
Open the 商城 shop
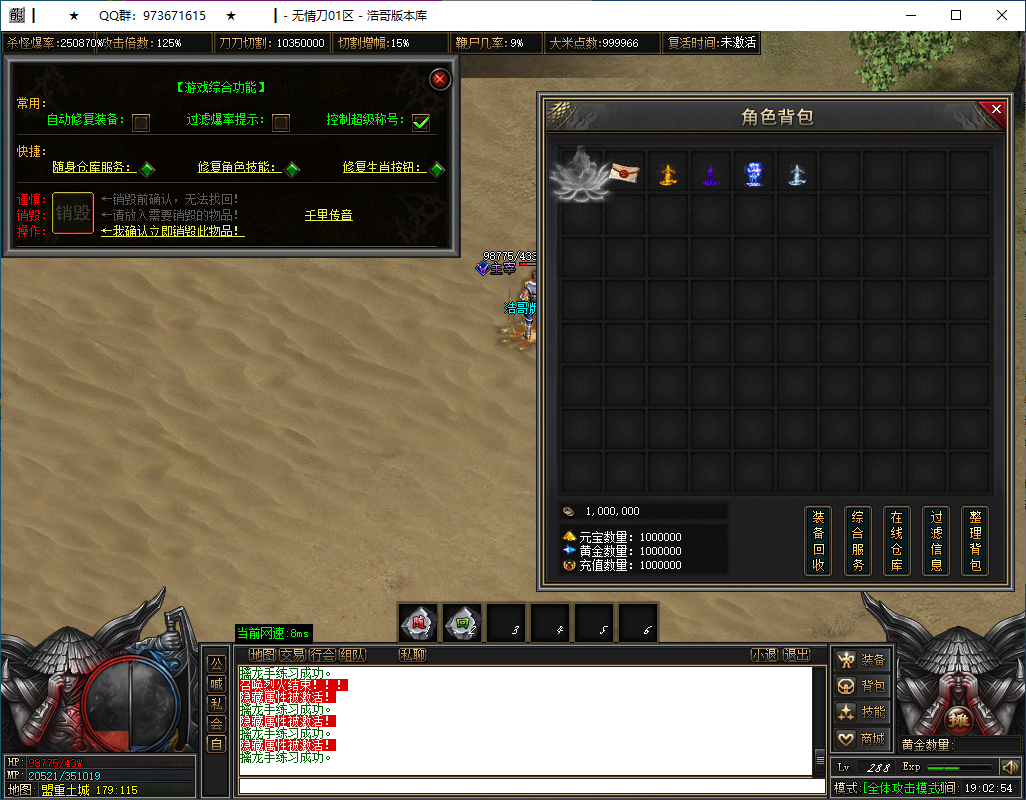(x=862, y=739)
